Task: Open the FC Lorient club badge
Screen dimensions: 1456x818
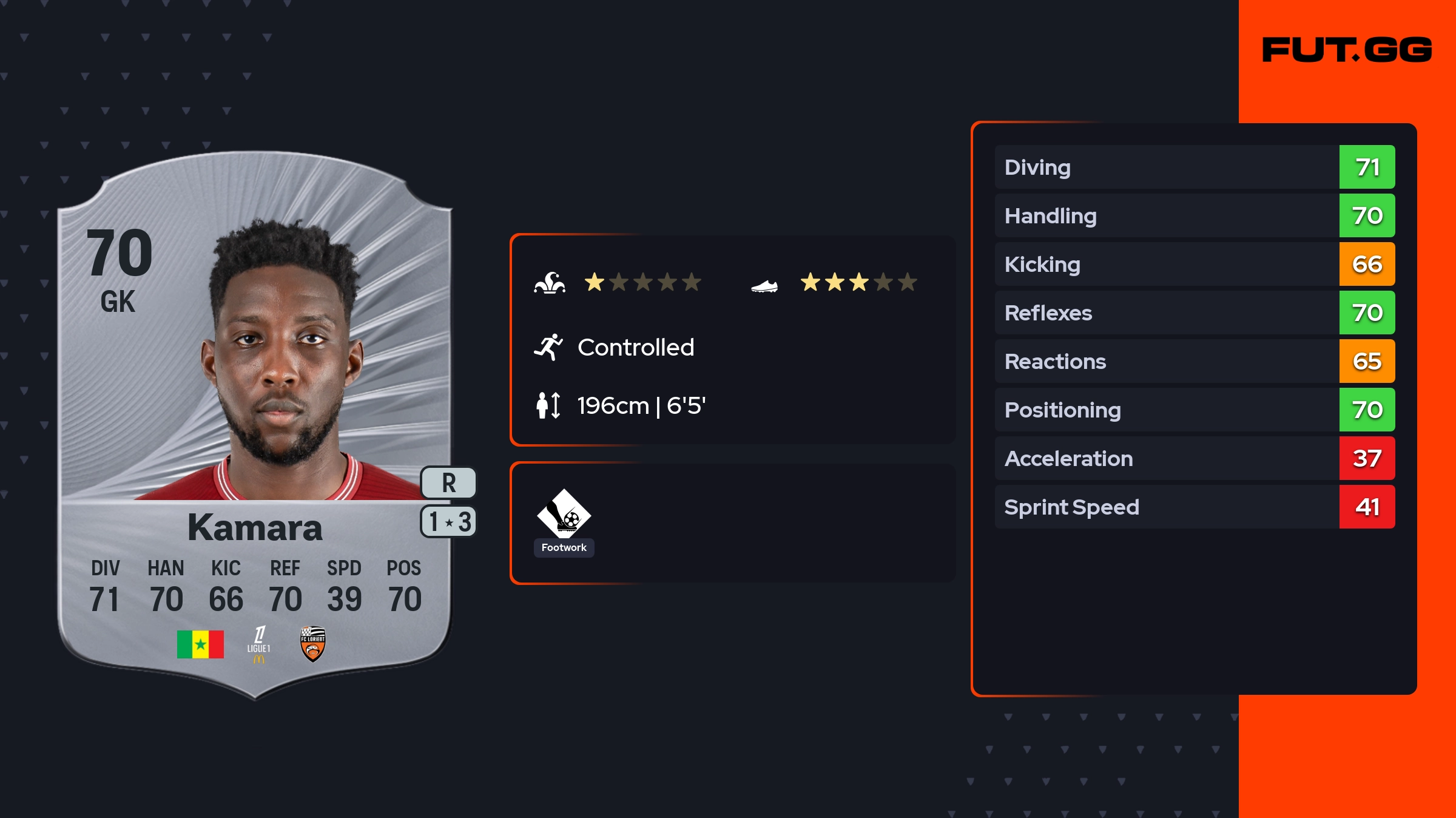Action: [313, 644]
